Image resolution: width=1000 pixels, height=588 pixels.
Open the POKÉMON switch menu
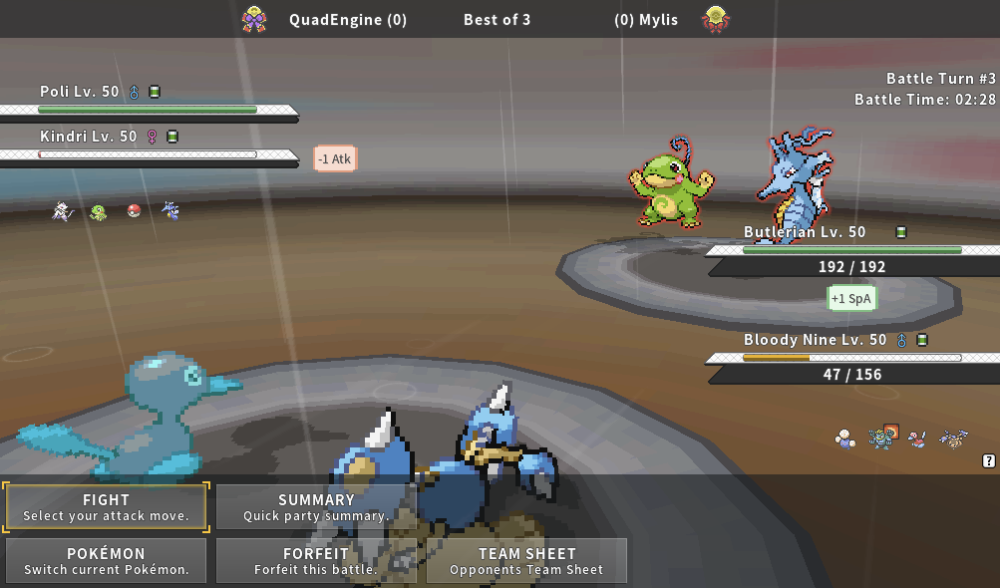click(x=106, y=561)
